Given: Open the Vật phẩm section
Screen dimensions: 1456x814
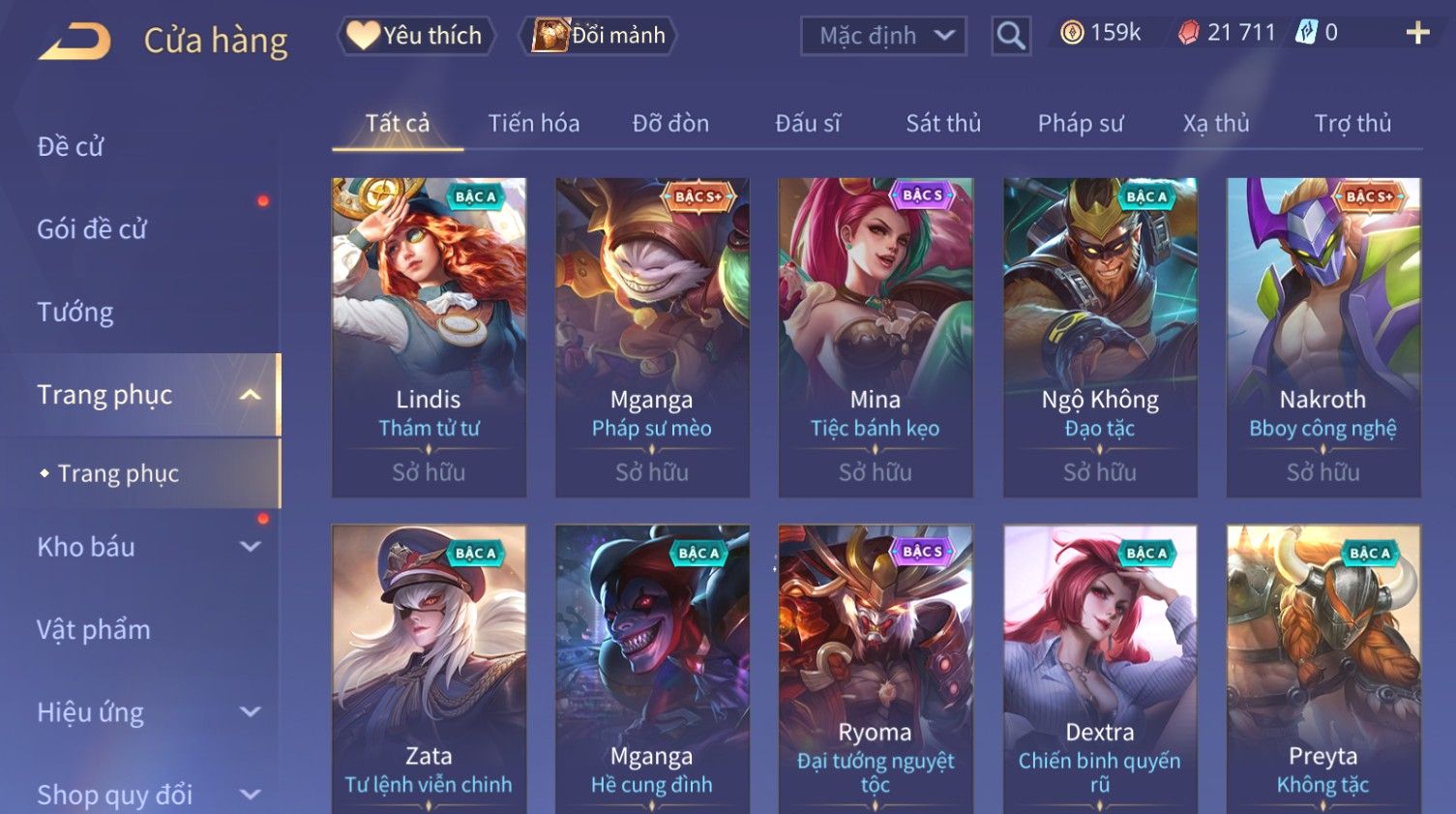Looking at the screenshot, I should point(94,630).
